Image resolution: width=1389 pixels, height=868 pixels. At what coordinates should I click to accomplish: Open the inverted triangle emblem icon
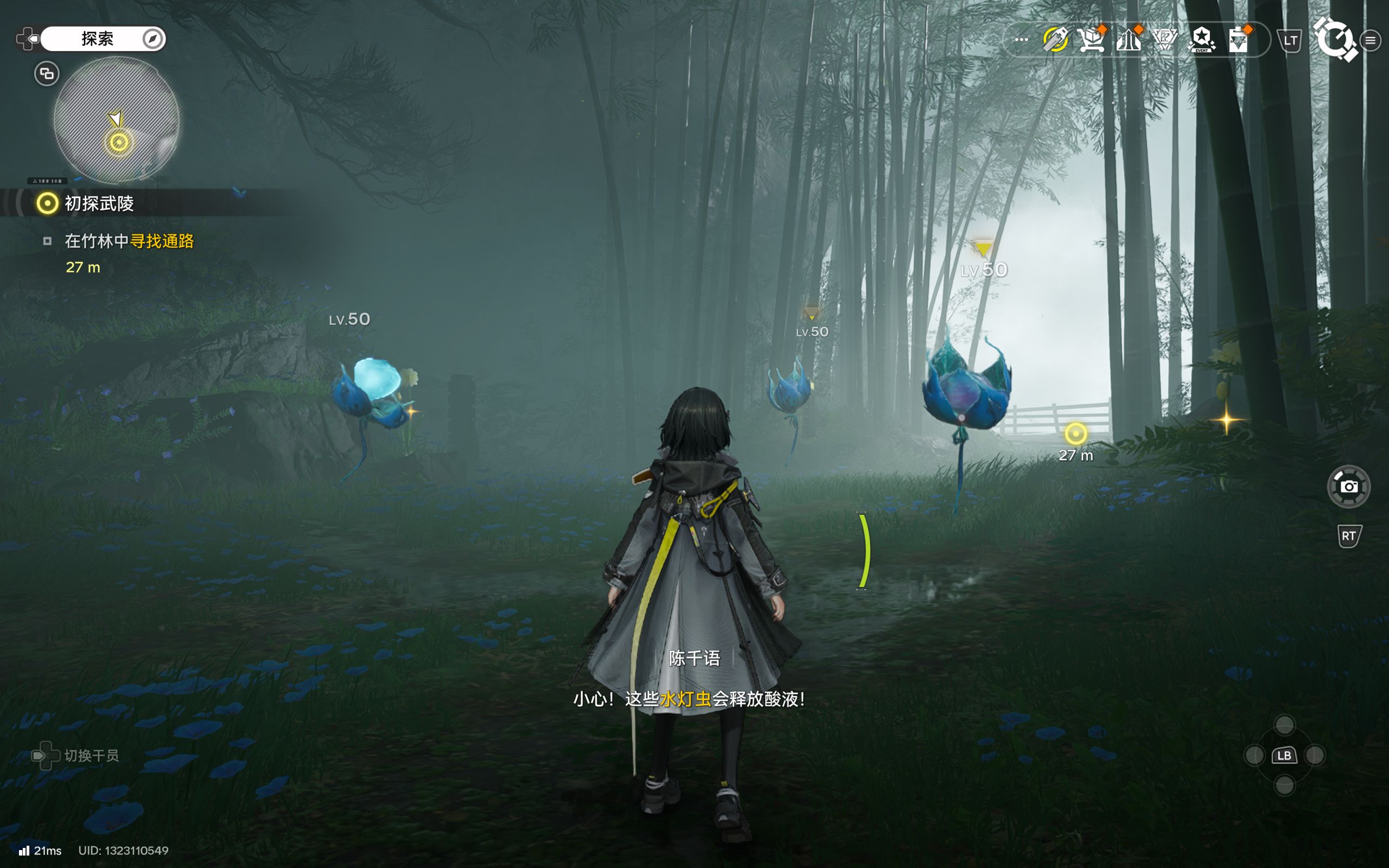pos(1165,40)
